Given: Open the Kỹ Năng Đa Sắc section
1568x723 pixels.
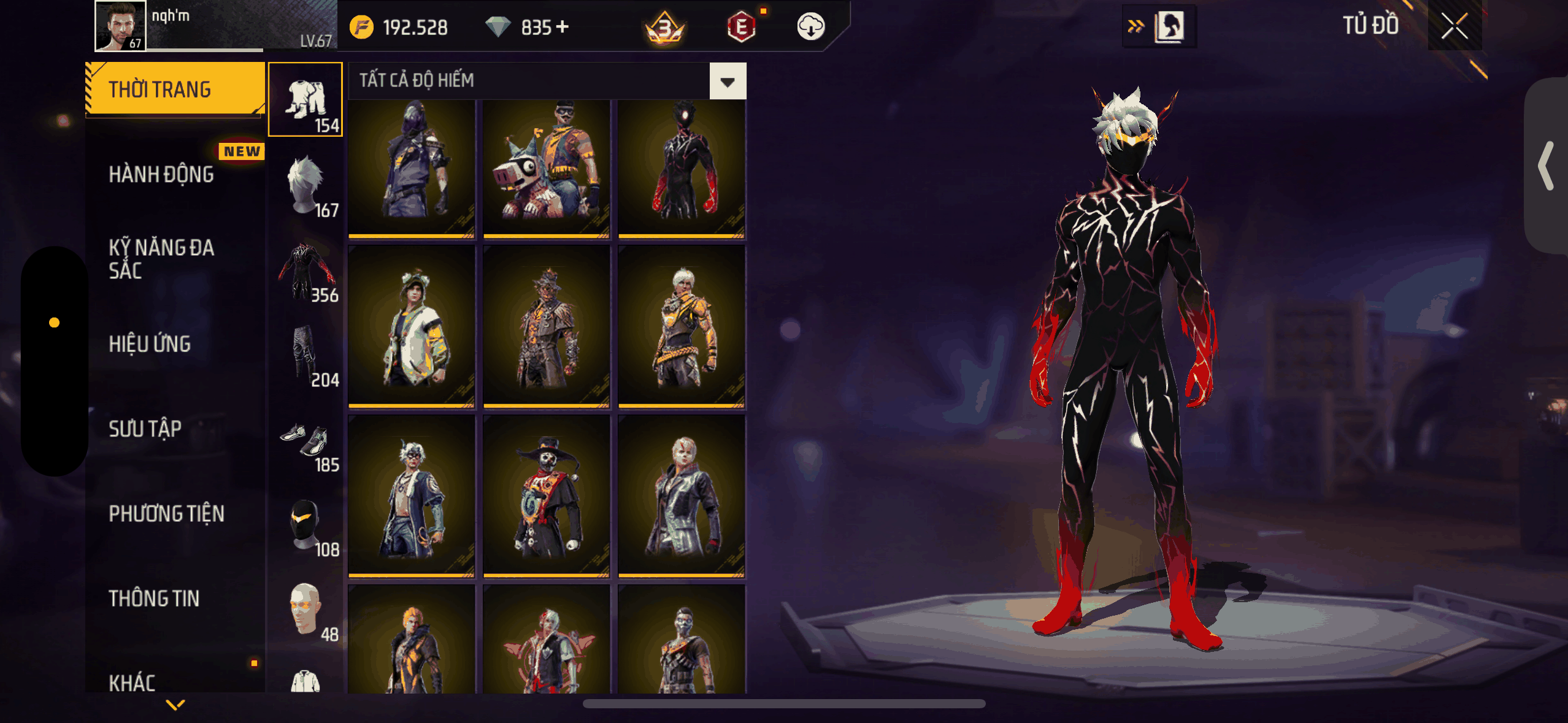Looking at the screenshot, I should click(161, 259).
